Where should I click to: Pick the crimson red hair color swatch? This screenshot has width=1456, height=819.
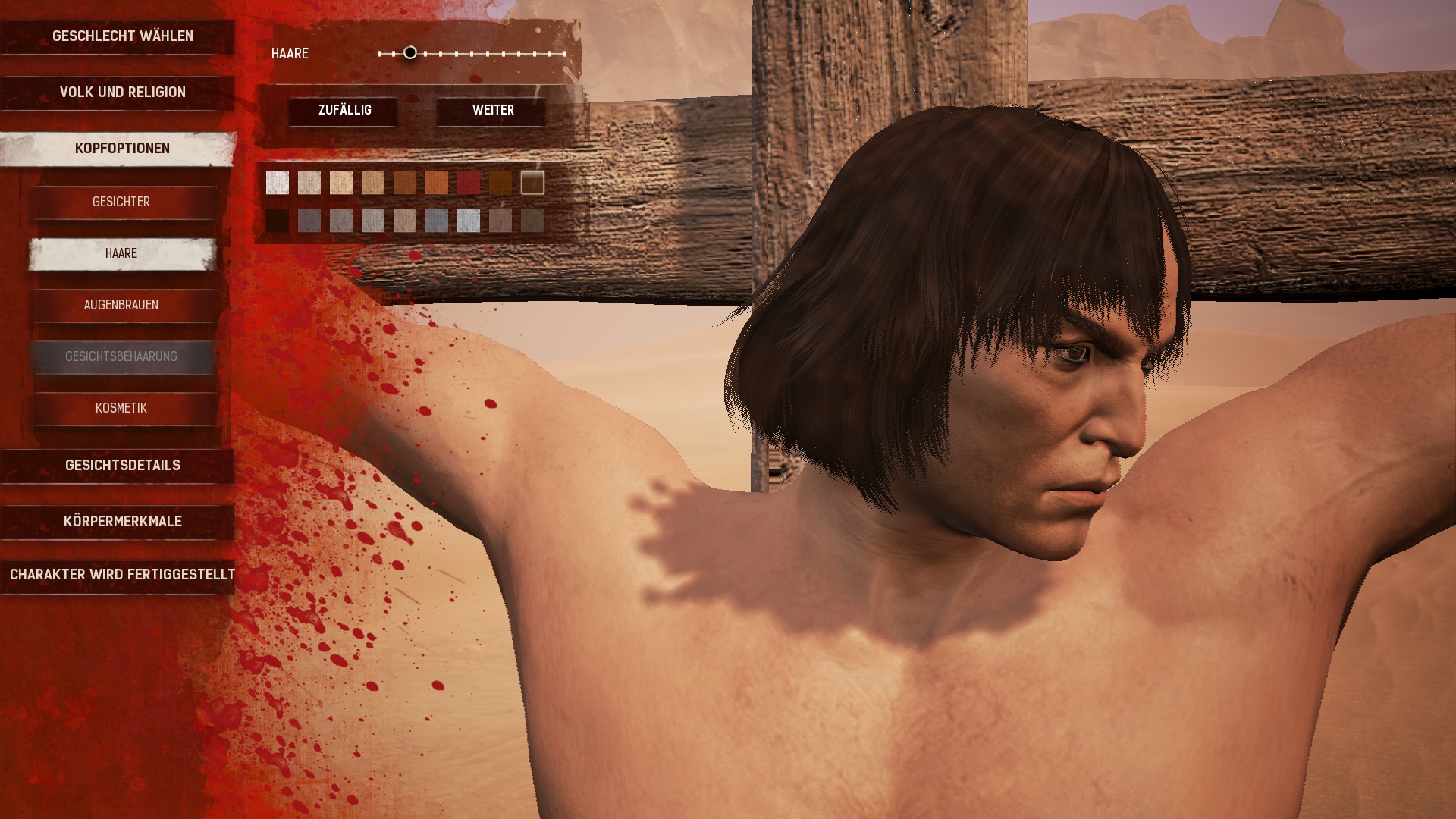tap(469, 183)
